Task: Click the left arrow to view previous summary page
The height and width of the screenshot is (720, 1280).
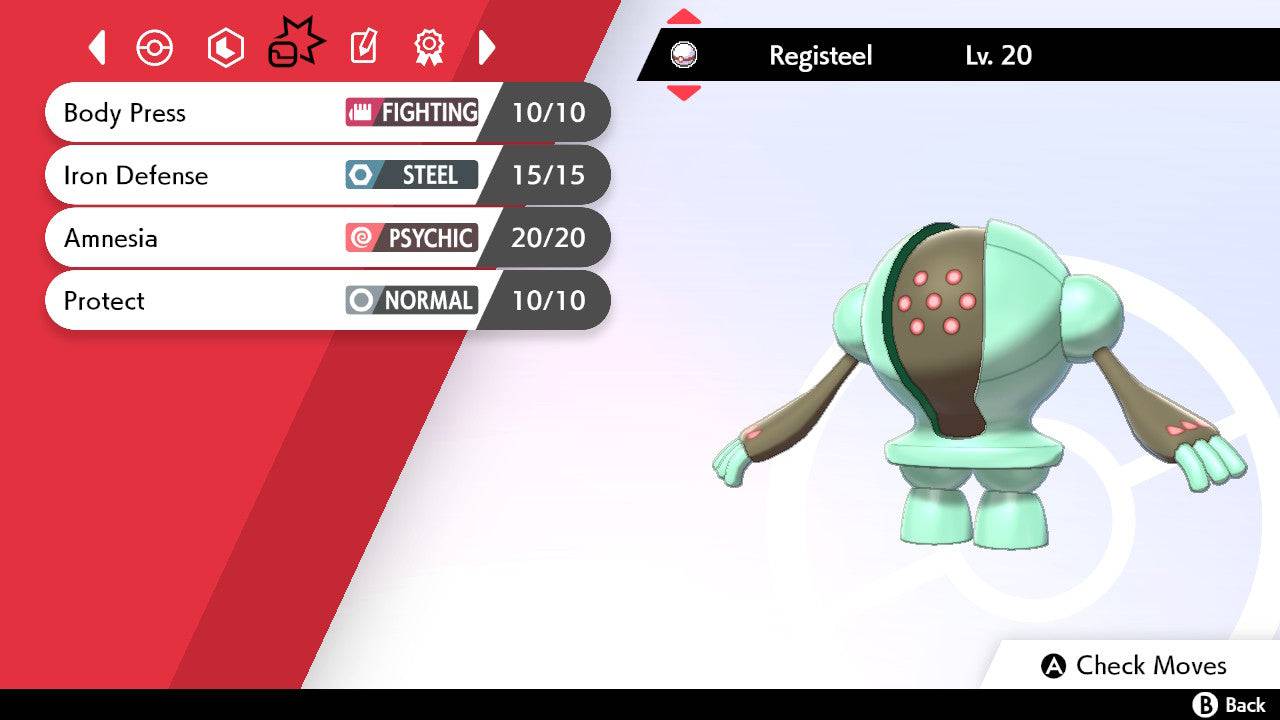Action: pos(96,46)
